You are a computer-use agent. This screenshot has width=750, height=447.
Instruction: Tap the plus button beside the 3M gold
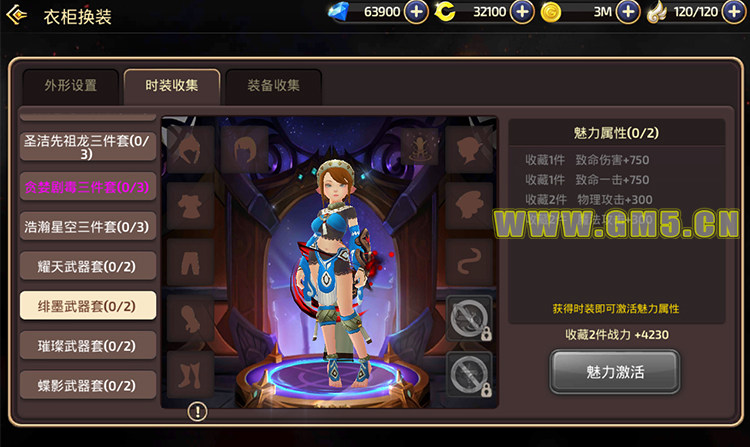(x=628, y=12)
